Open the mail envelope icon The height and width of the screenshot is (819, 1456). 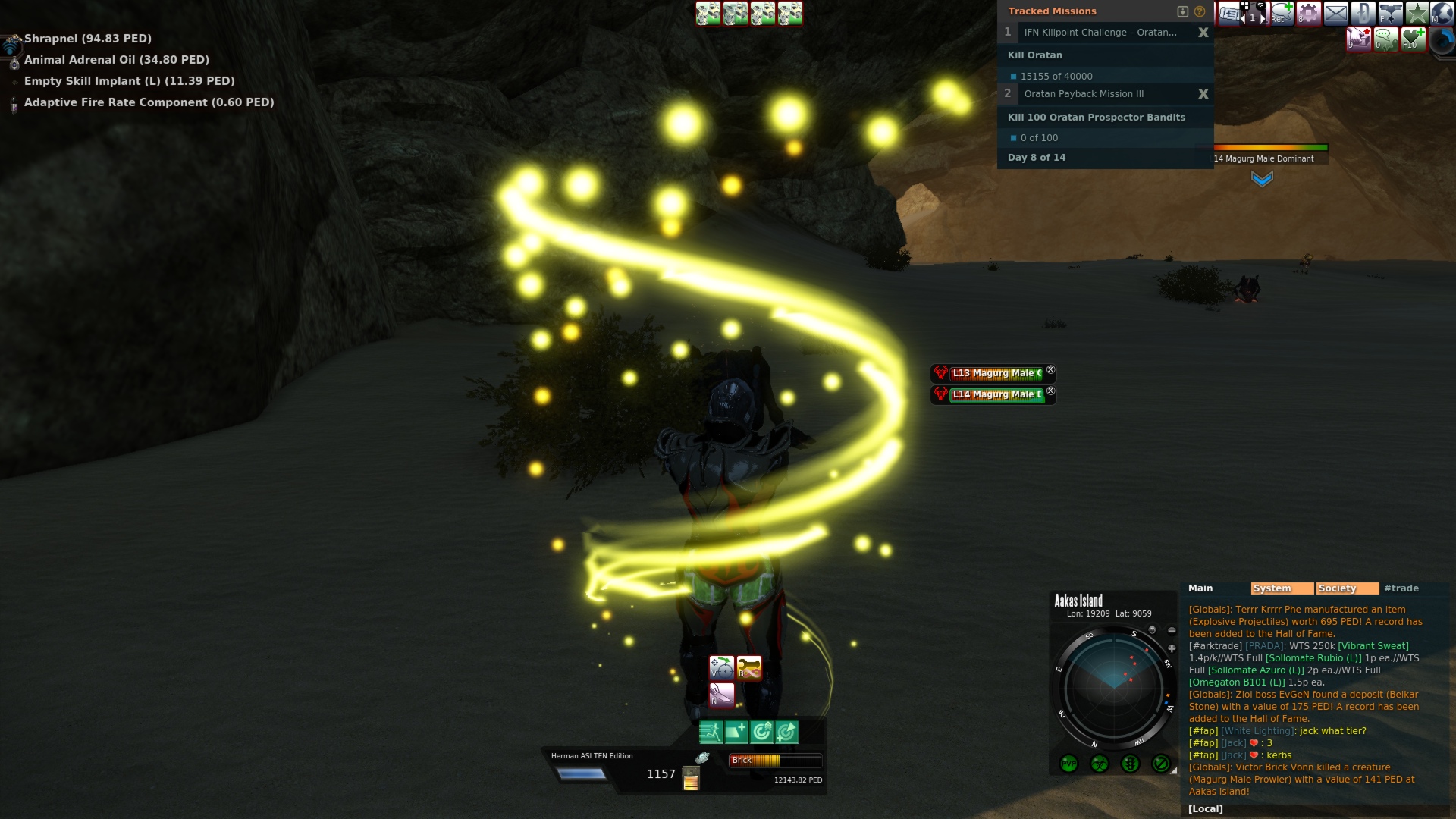(1335, 13)
